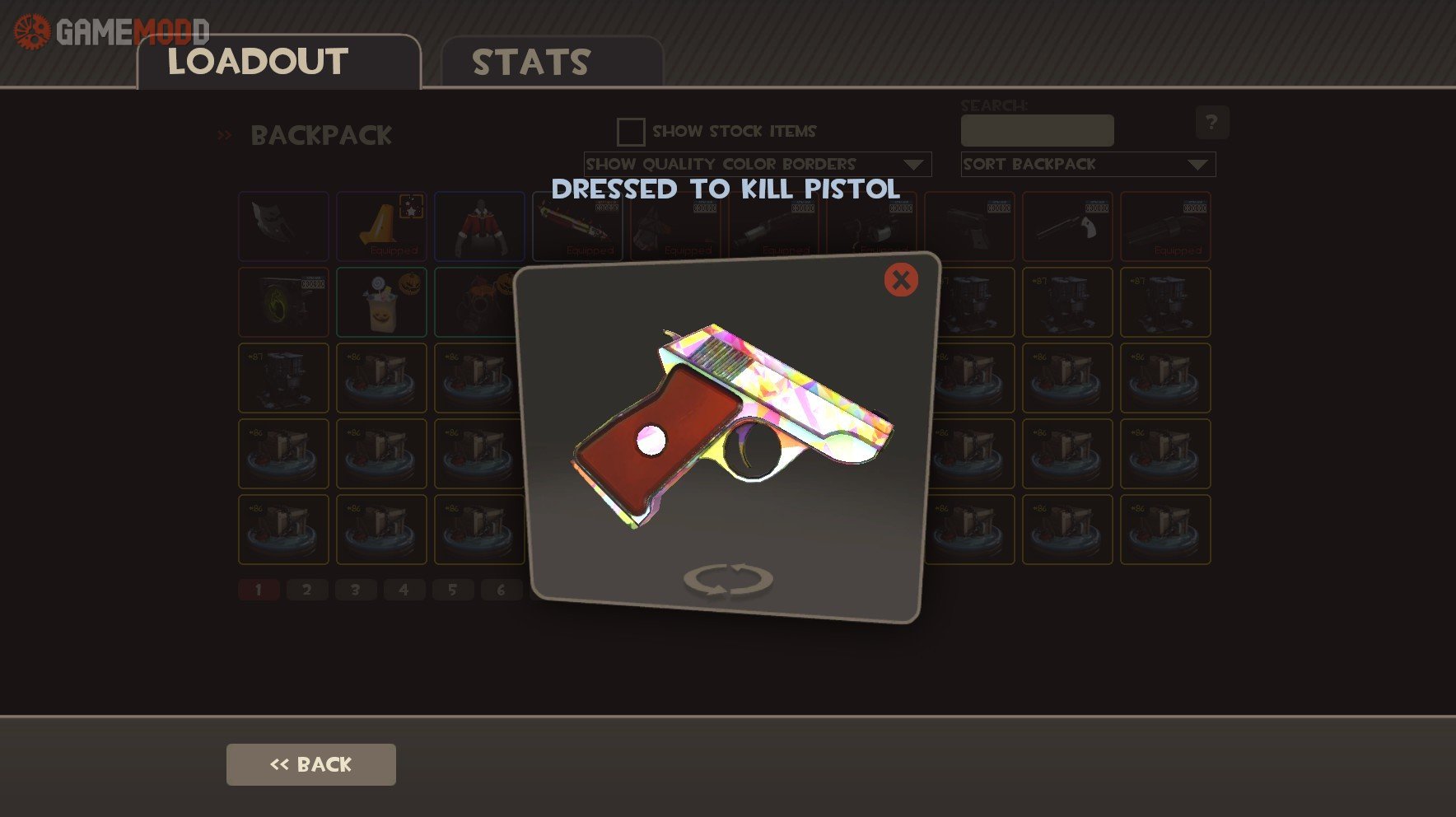The height and width of the screenshot is (817, 1456).
Task: Go to backpack page 5
Action: point(452,590)
